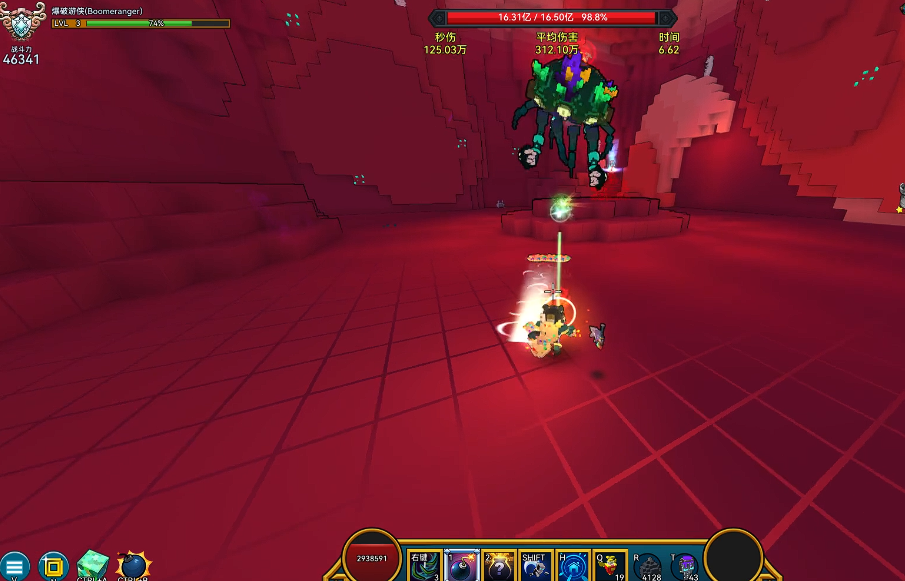905x581 pixels.
Task: Select the green cube block icon
Action: [92, 566]
